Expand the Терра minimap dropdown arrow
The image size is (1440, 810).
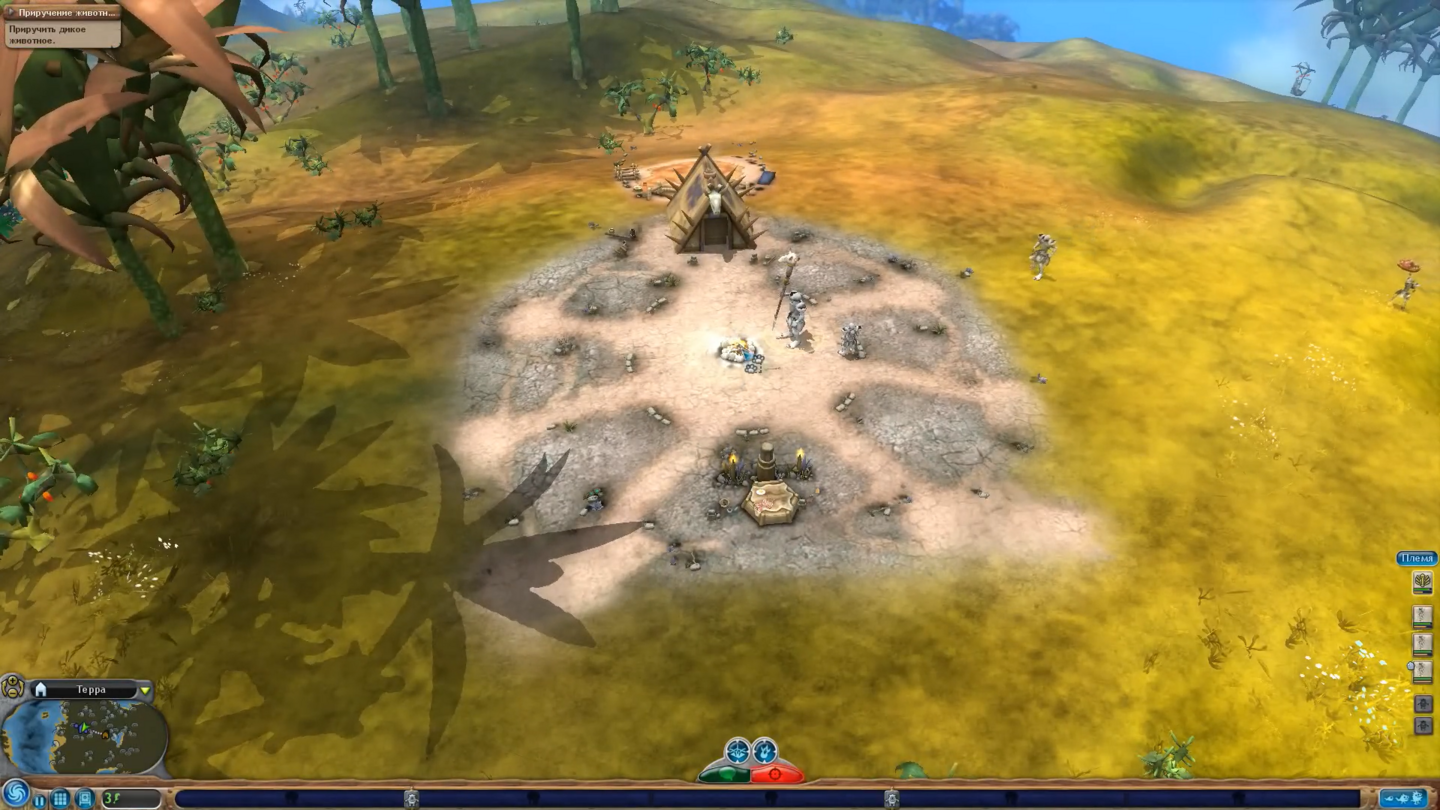145,691
